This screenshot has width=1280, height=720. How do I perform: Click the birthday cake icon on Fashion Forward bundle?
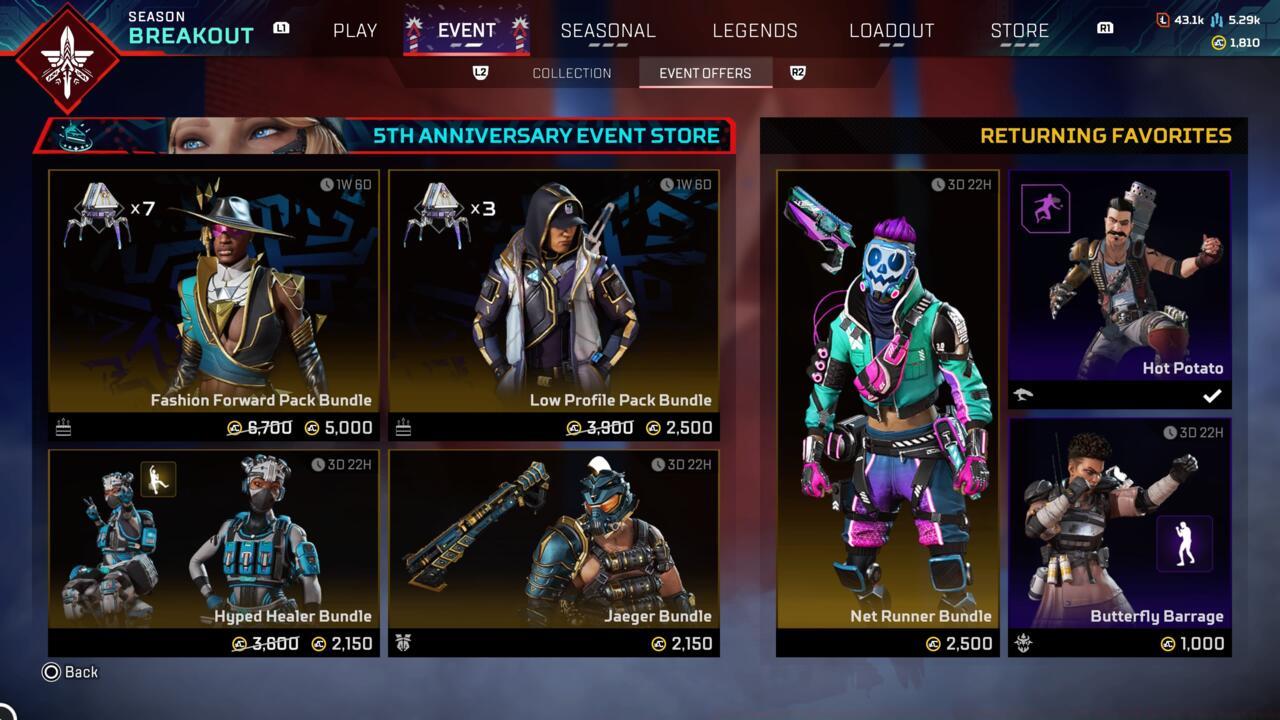click(62, 427)
